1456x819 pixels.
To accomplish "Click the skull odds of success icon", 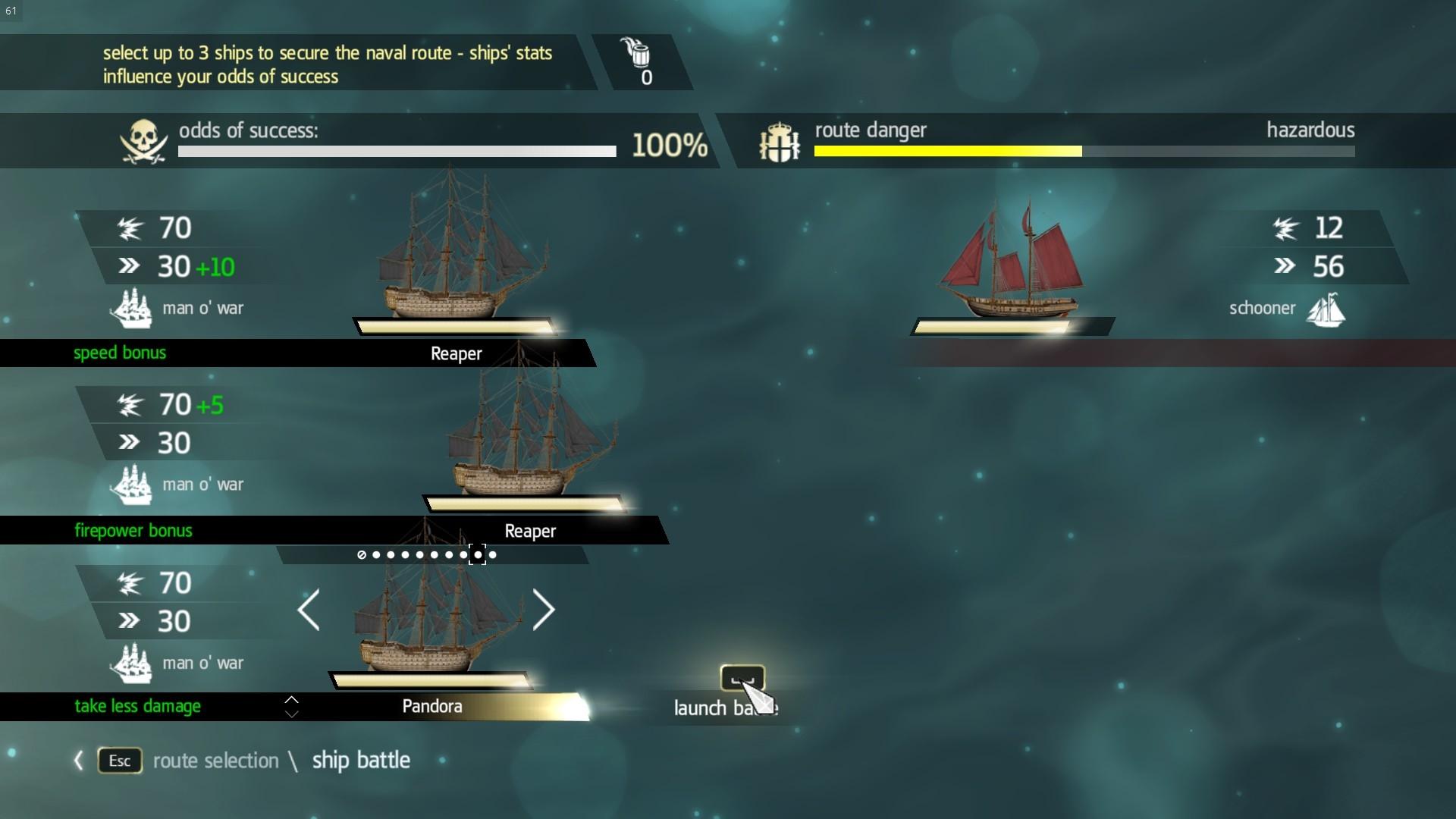I will (x=142, y=141).
